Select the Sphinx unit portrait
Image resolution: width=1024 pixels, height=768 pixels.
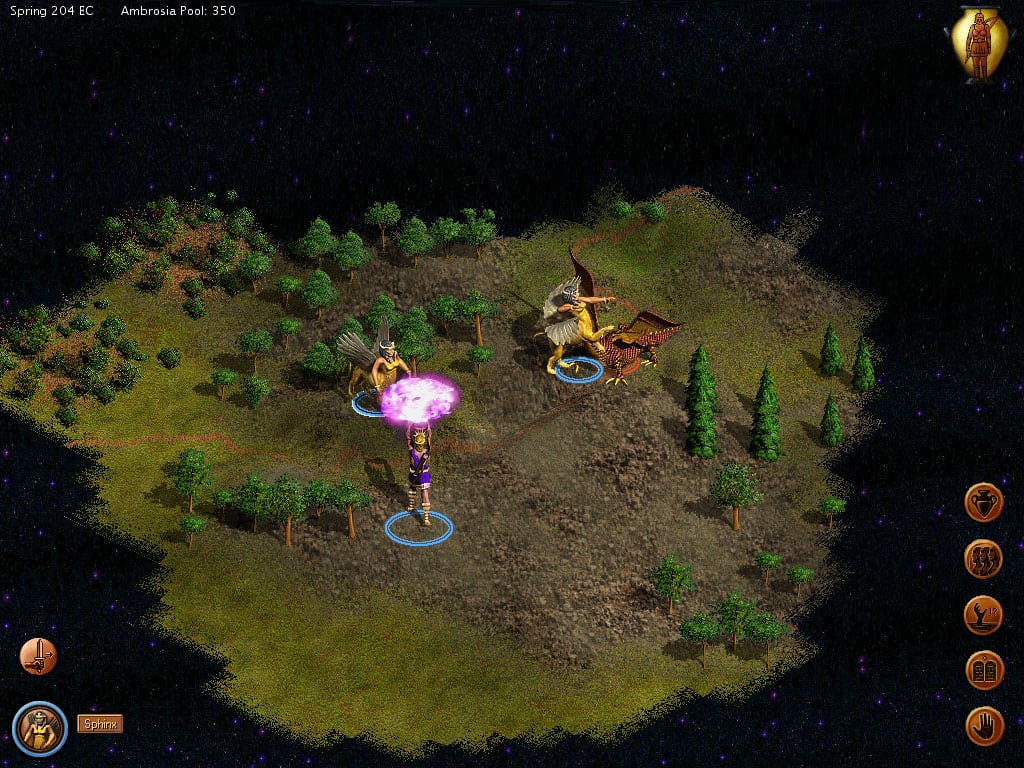[40, 728]
